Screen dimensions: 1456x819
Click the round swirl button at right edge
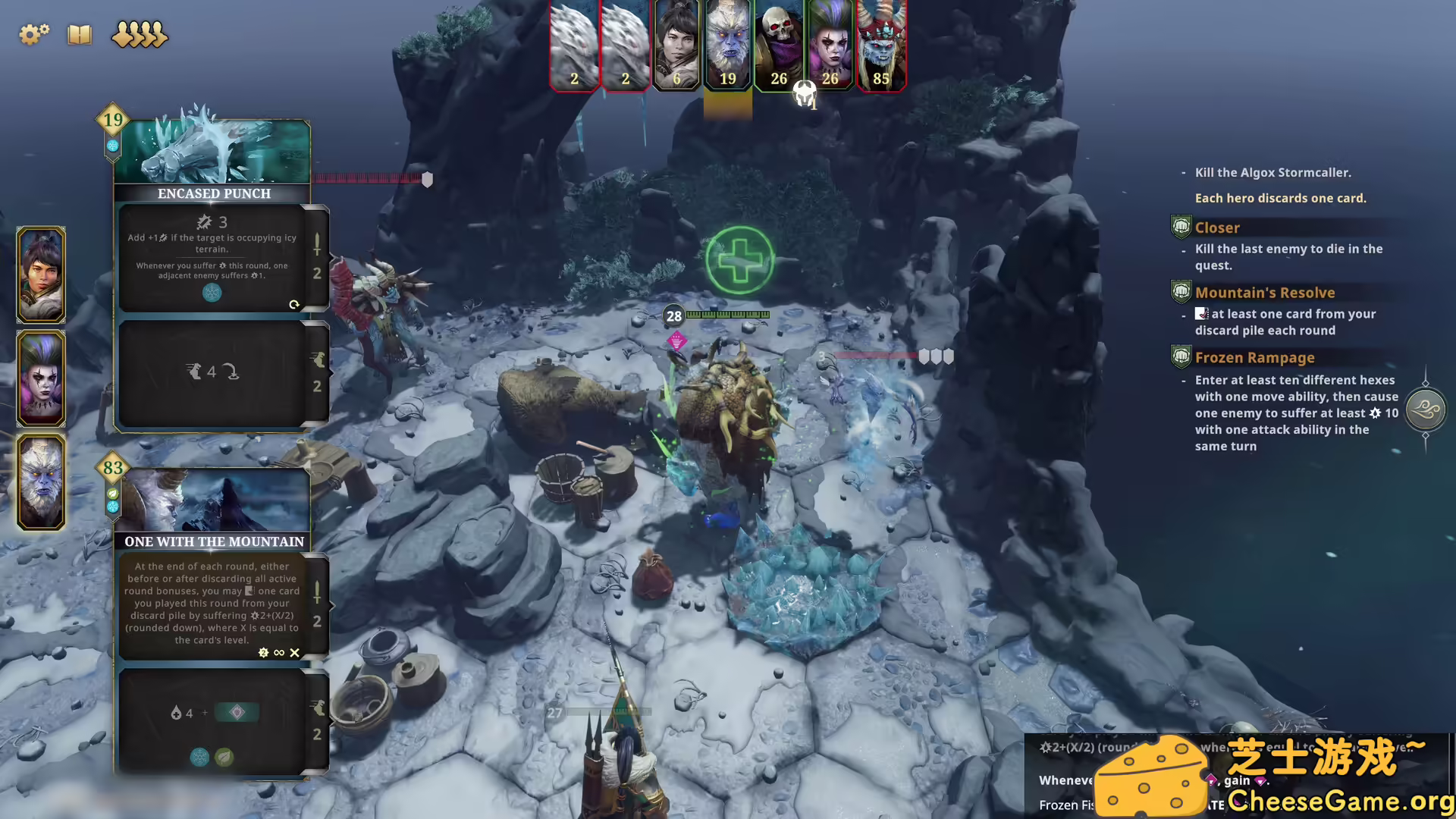tap(1426, 409)
